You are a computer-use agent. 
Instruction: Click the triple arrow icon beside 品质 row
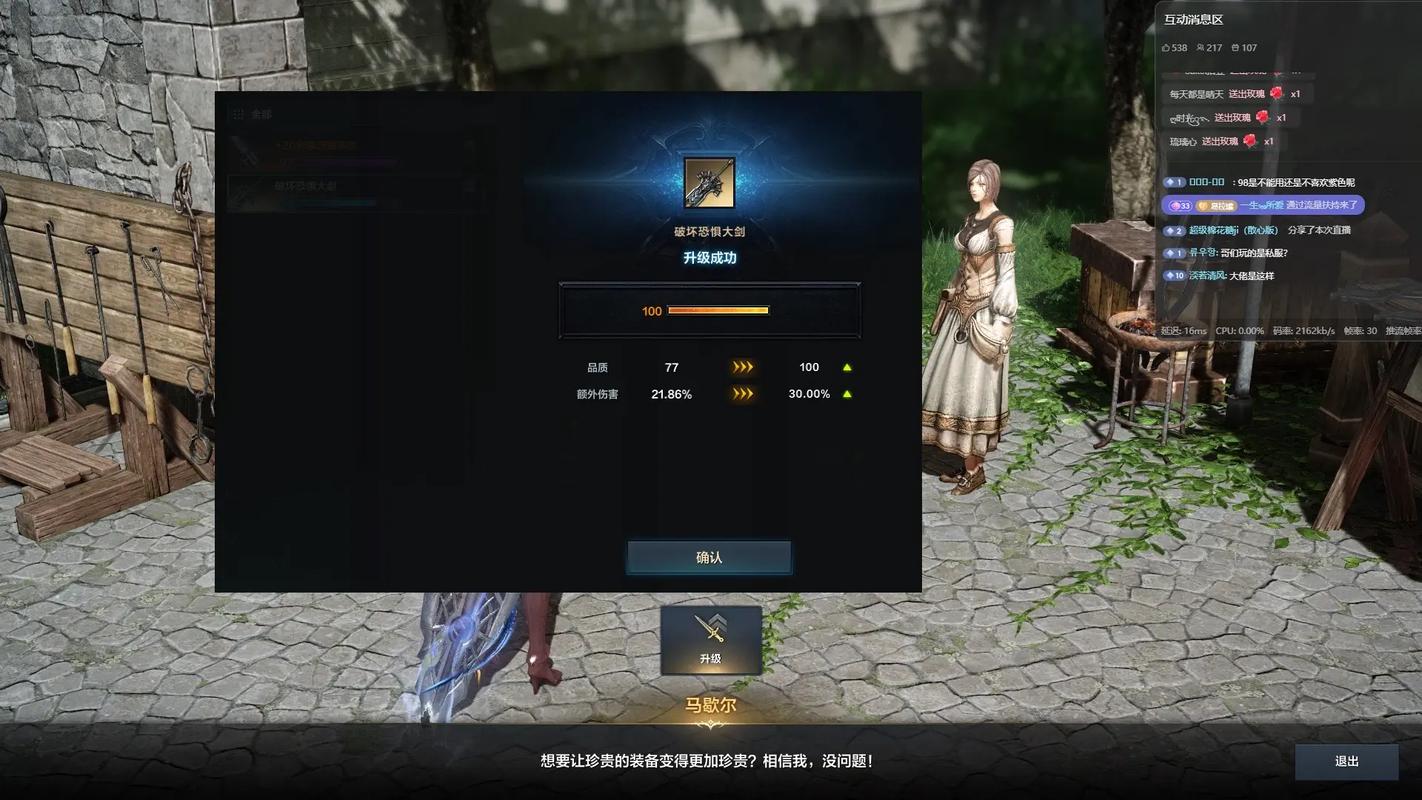pos(742,367)
